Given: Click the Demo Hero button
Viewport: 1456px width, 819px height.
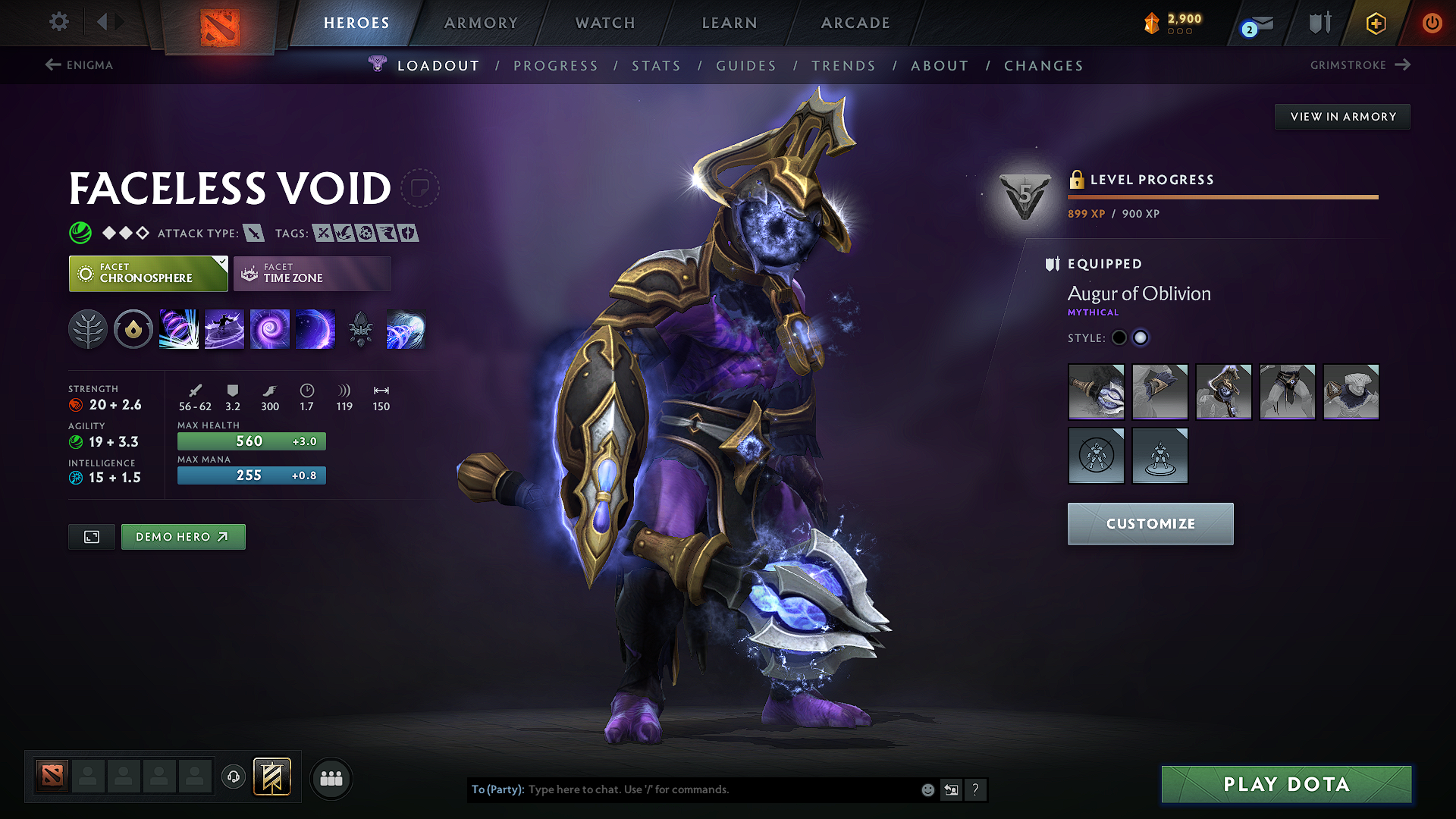Looking at the screenshot, I should [183, 536].
